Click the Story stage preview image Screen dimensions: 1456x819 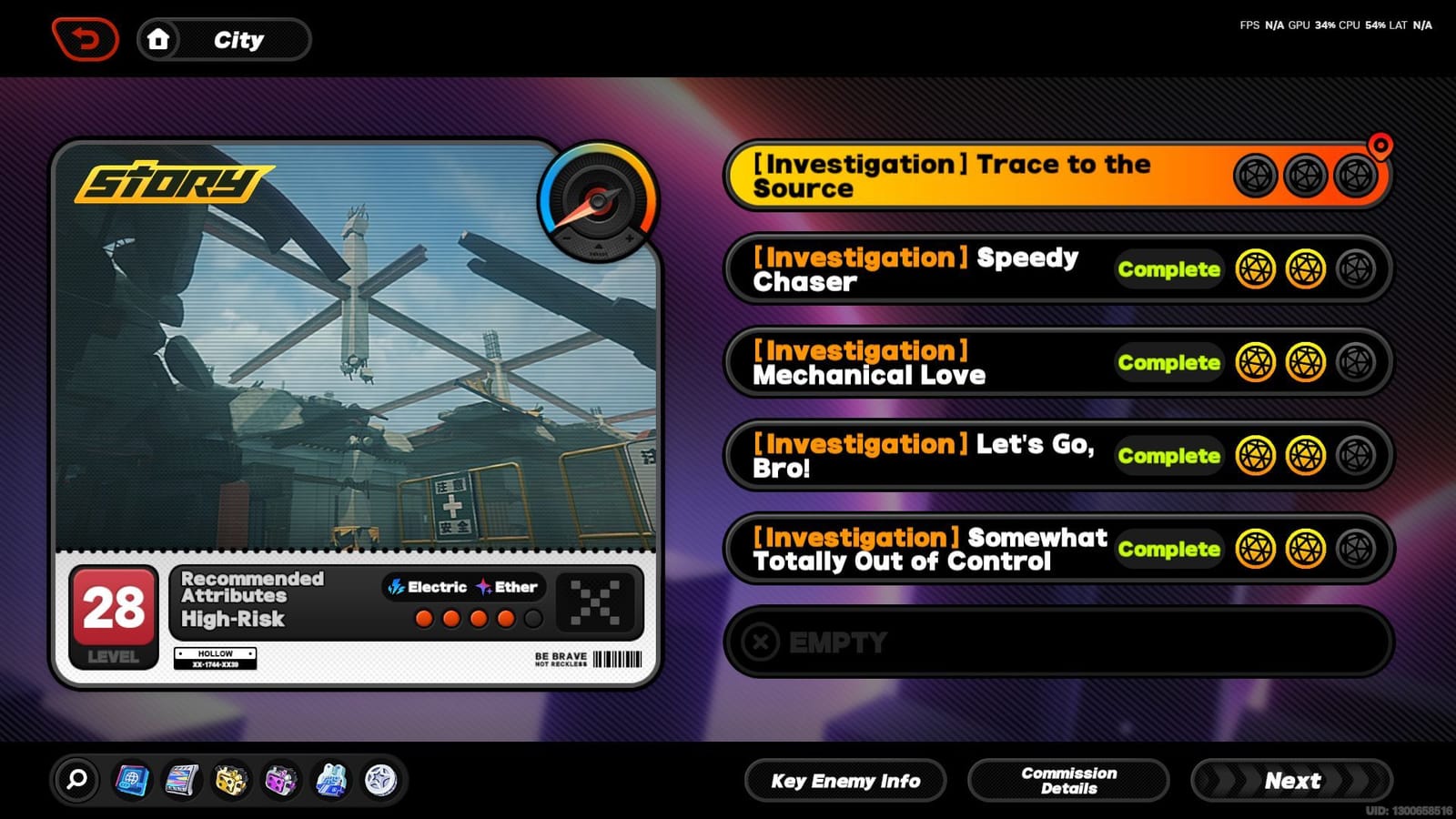(x=359, y=355)
